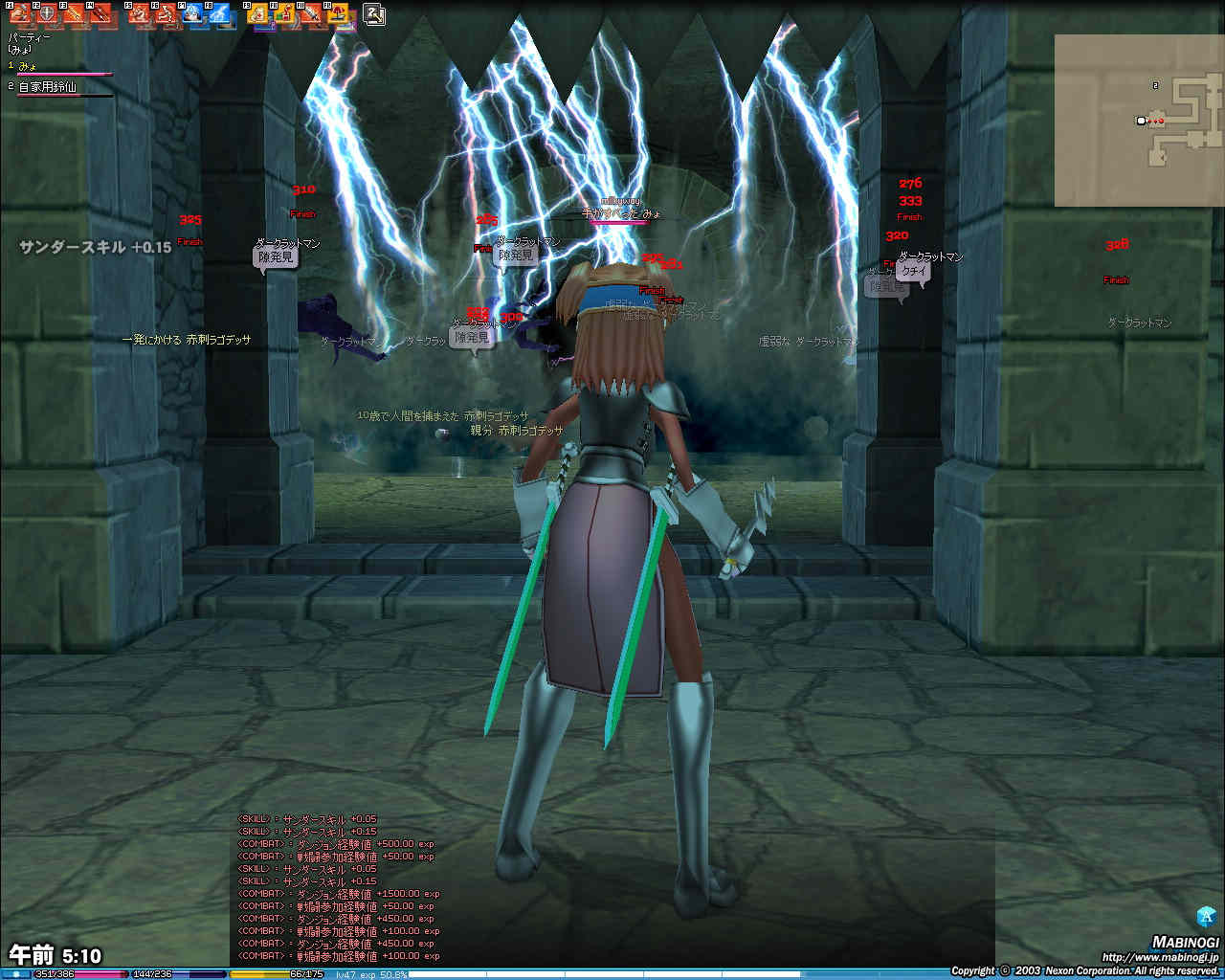
Task: Click the blue cube A icon
Action: click(x=1206, y=916)
